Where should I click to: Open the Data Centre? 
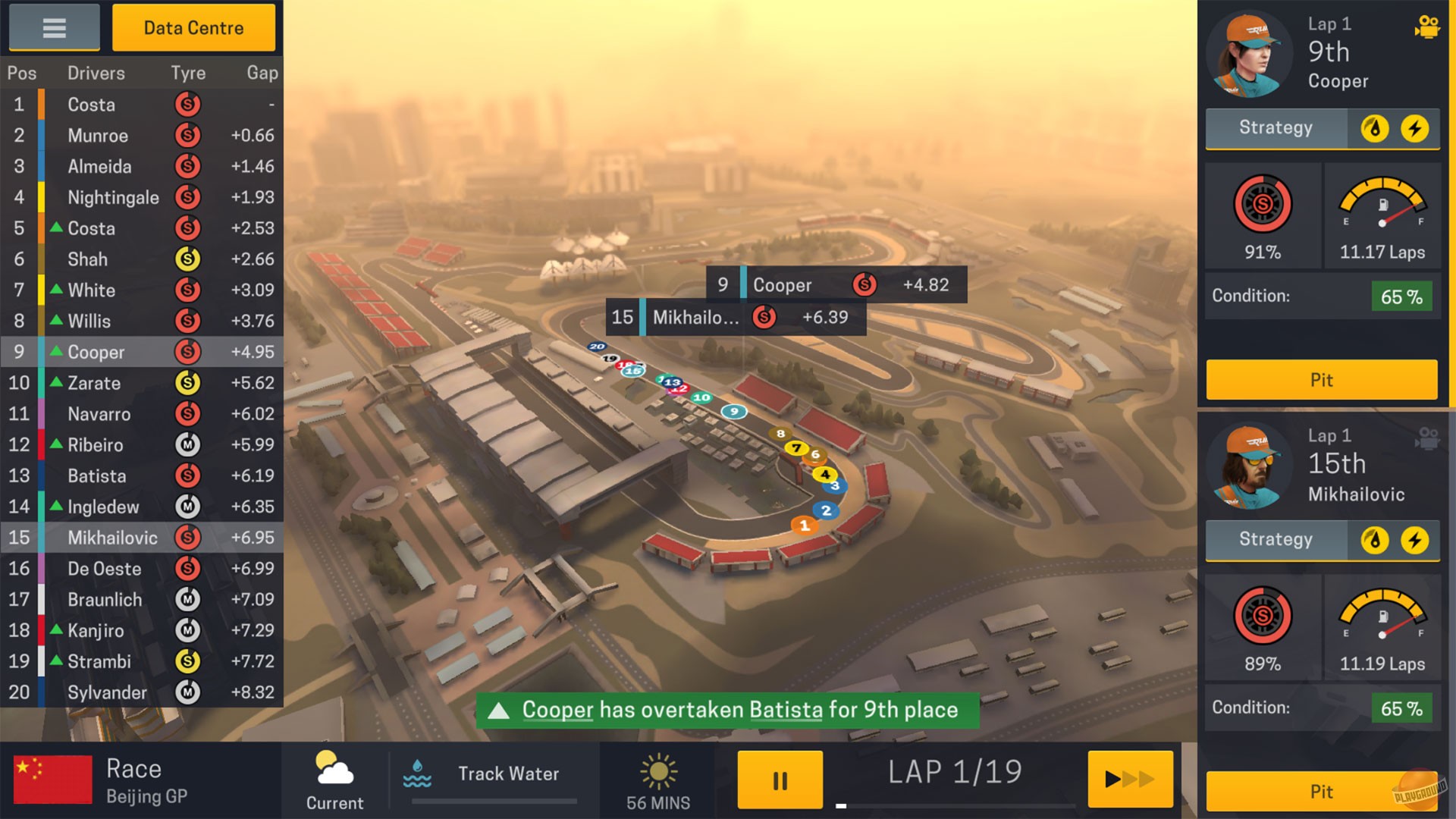(x=194, y=27)
